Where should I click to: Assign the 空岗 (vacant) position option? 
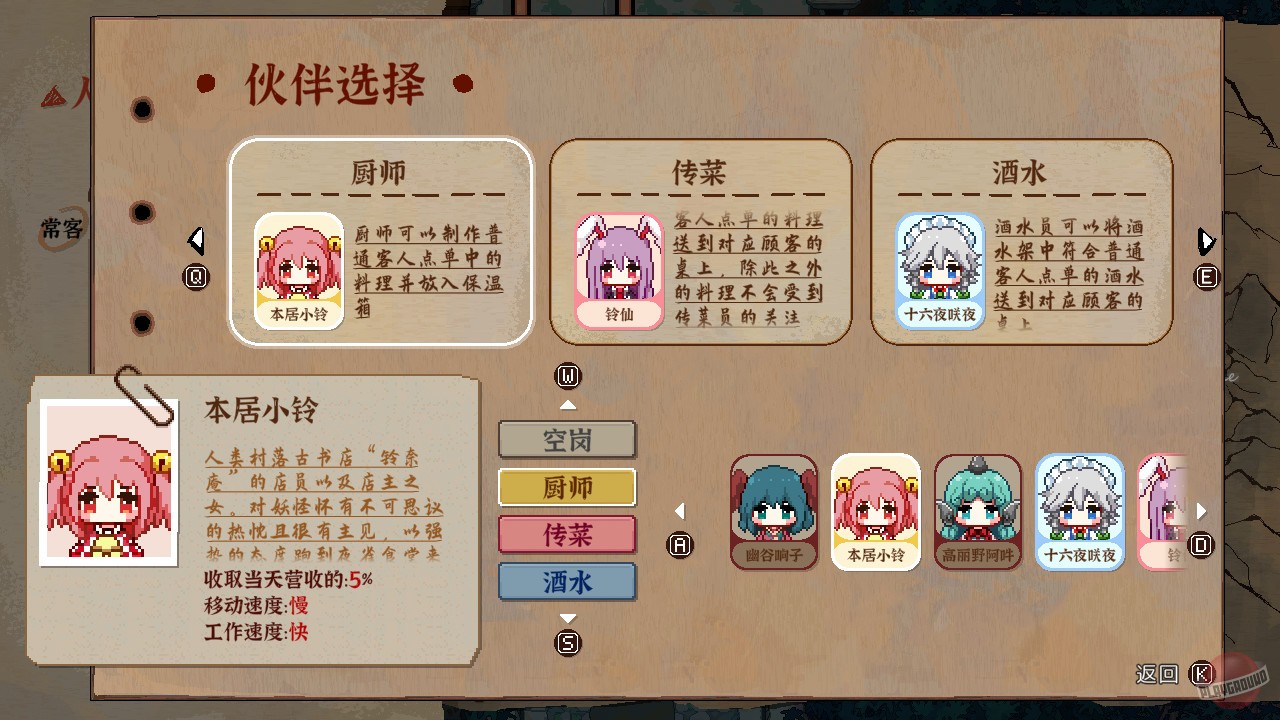coord(567,440)
